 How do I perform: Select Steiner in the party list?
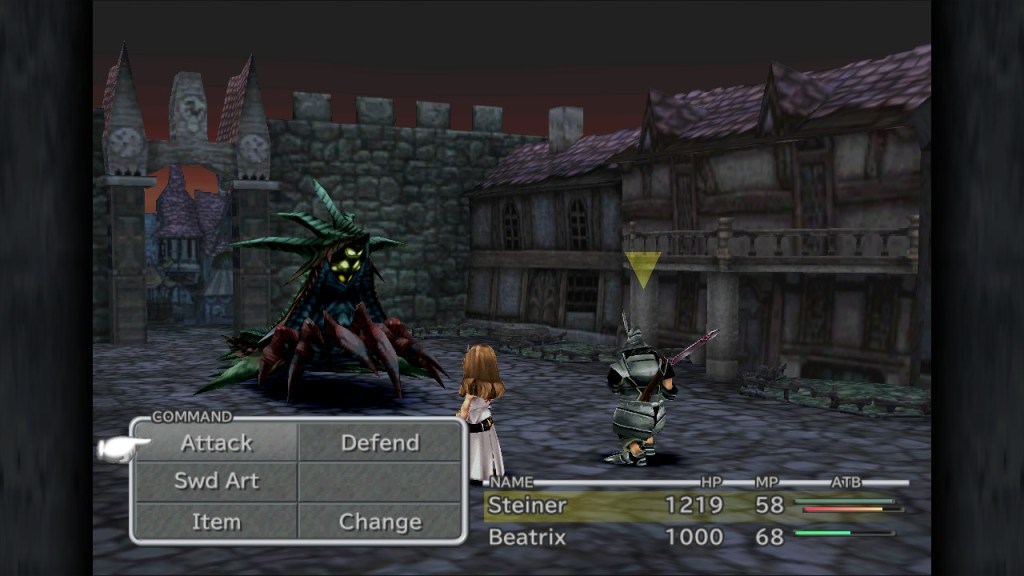pos(527,506)
